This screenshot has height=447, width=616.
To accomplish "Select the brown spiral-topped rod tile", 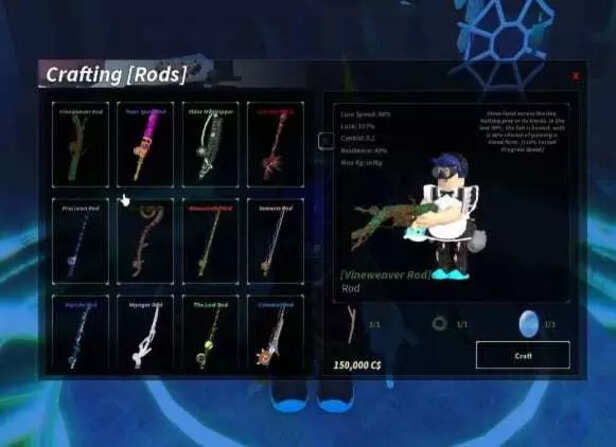I will pyautogui.click(x=144, y=241).
